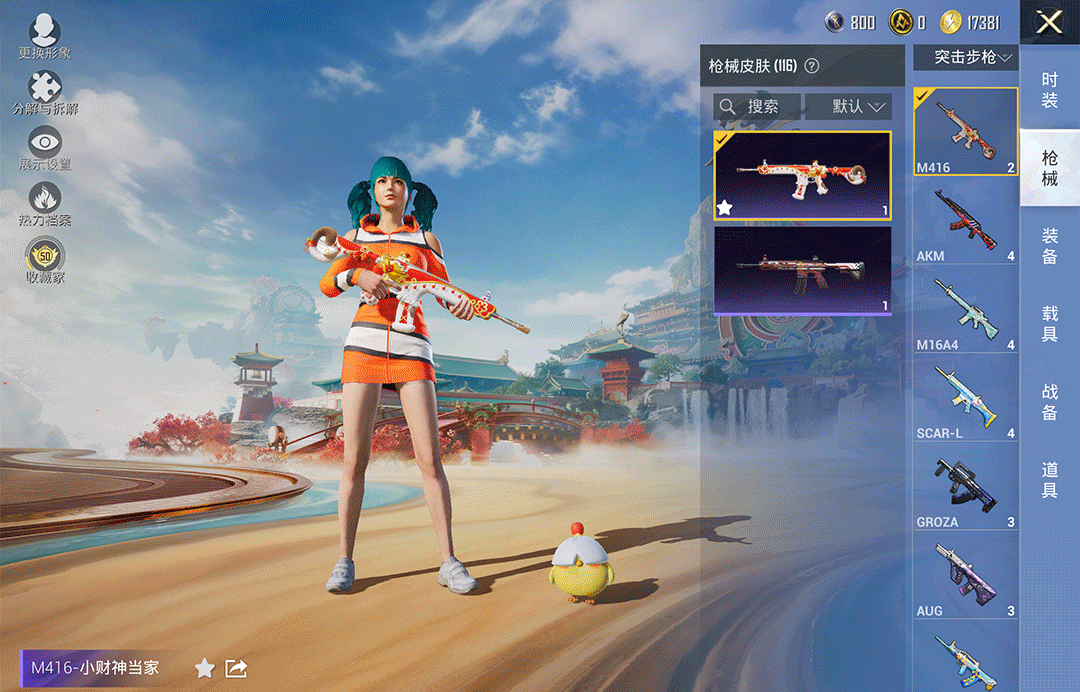Open 分解与拆解 puzzle piece menu
The image size is (1080, 692).
click(44, 92)
